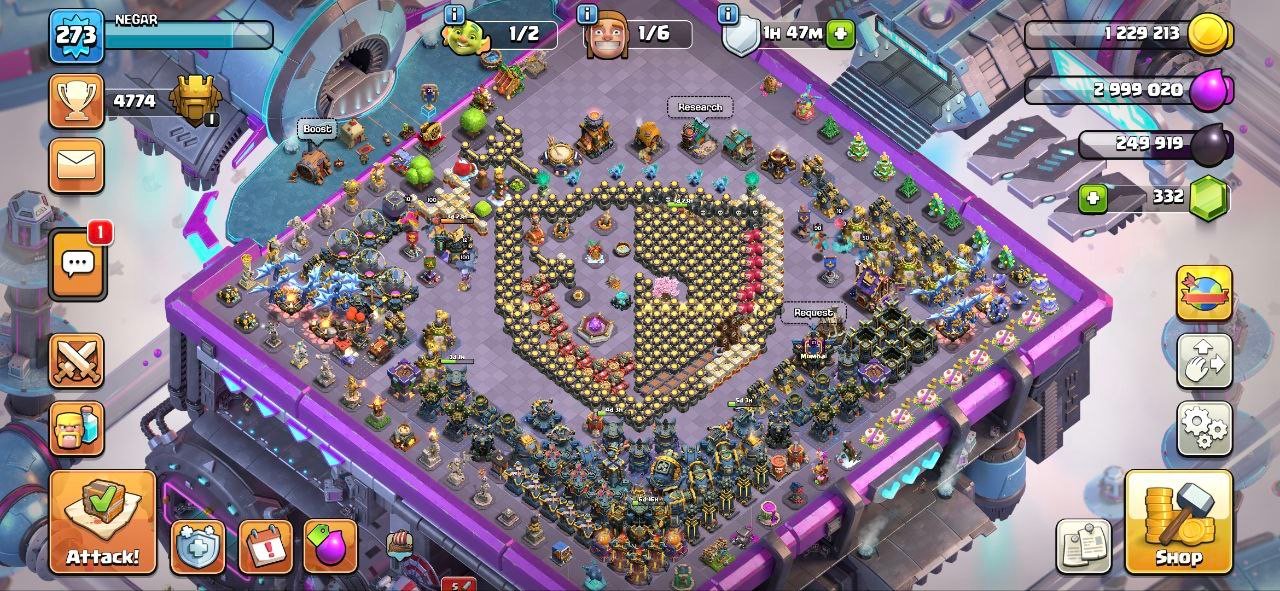
Task: Open the Shop
Action: tap(1178, 521)
